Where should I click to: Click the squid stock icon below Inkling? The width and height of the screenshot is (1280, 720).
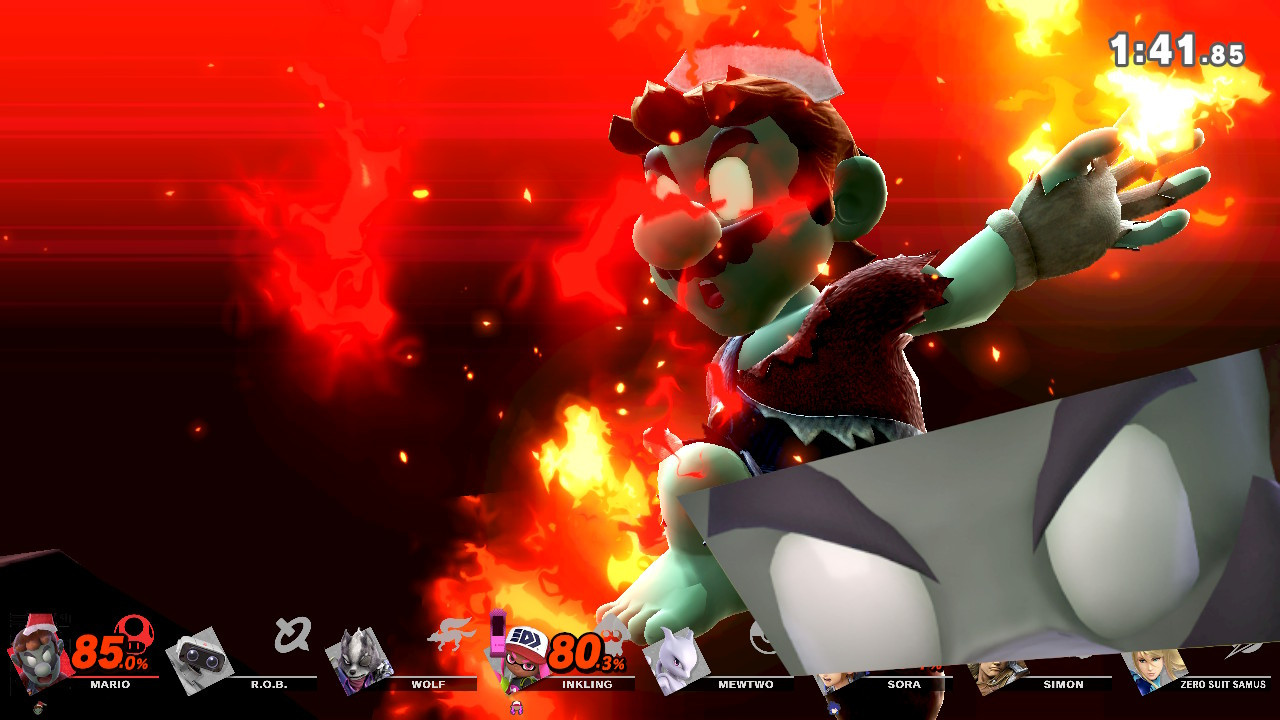click(x=515, y=707)
